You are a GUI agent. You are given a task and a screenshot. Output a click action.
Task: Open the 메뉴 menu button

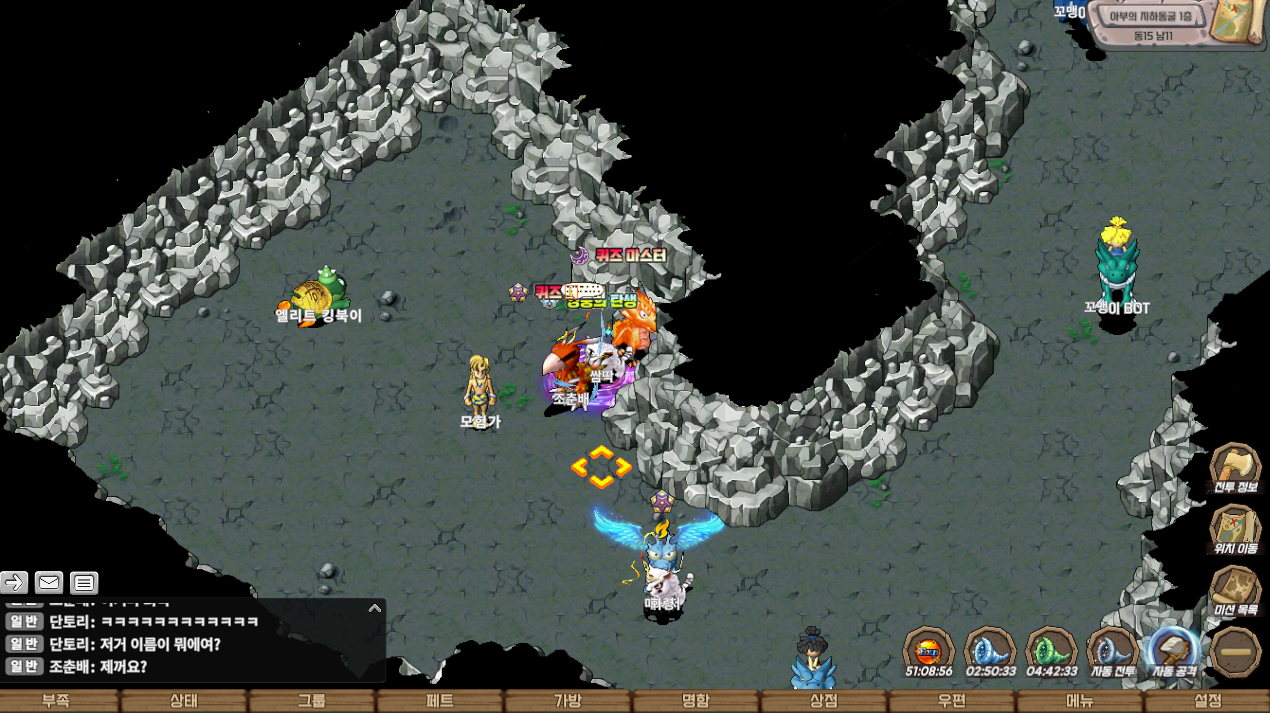tap(1080, 701)
